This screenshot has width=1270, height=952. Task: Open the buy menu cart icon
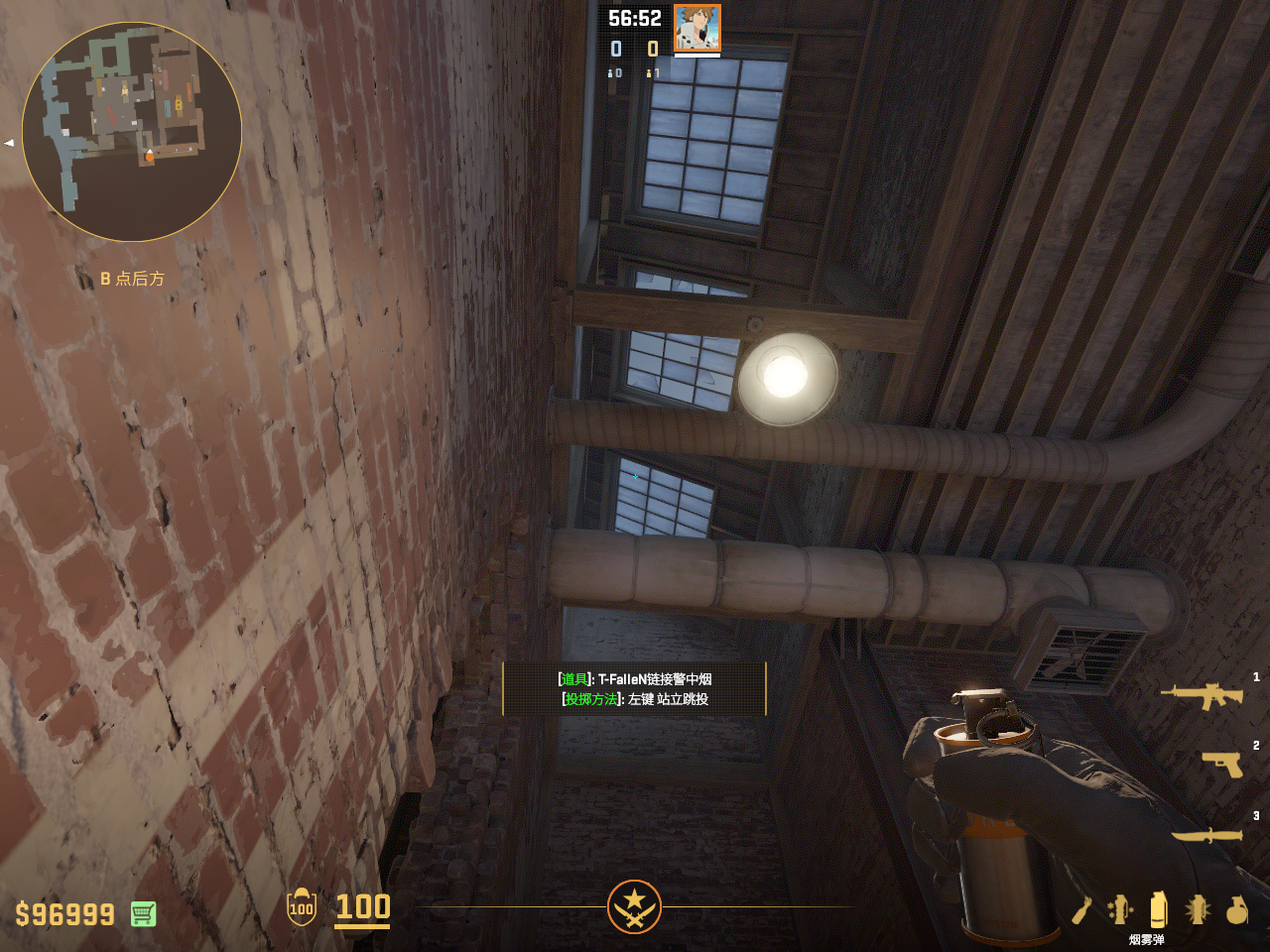coord(143,913)
